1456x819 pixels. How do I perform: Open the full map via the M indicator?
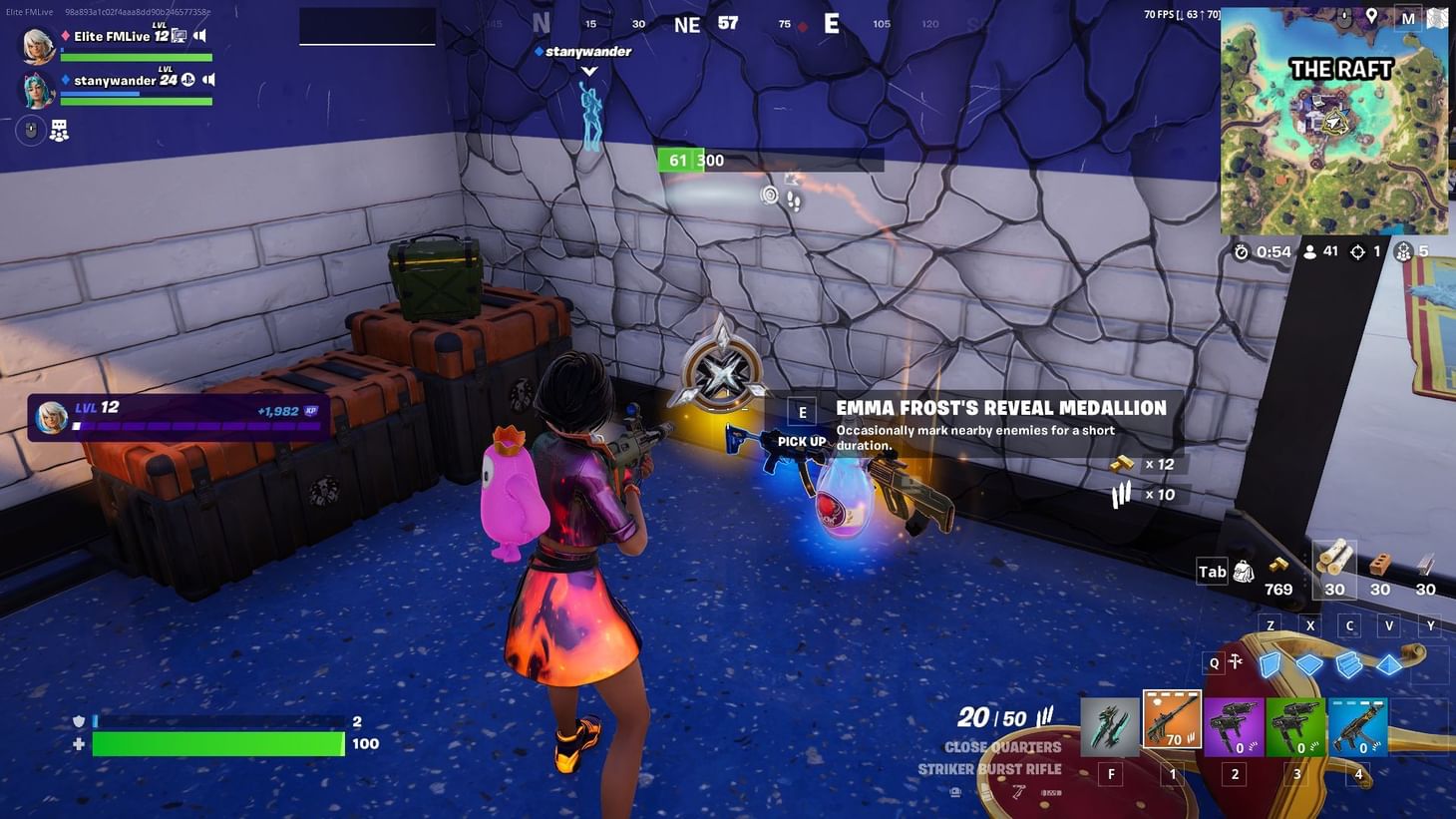1409,17
